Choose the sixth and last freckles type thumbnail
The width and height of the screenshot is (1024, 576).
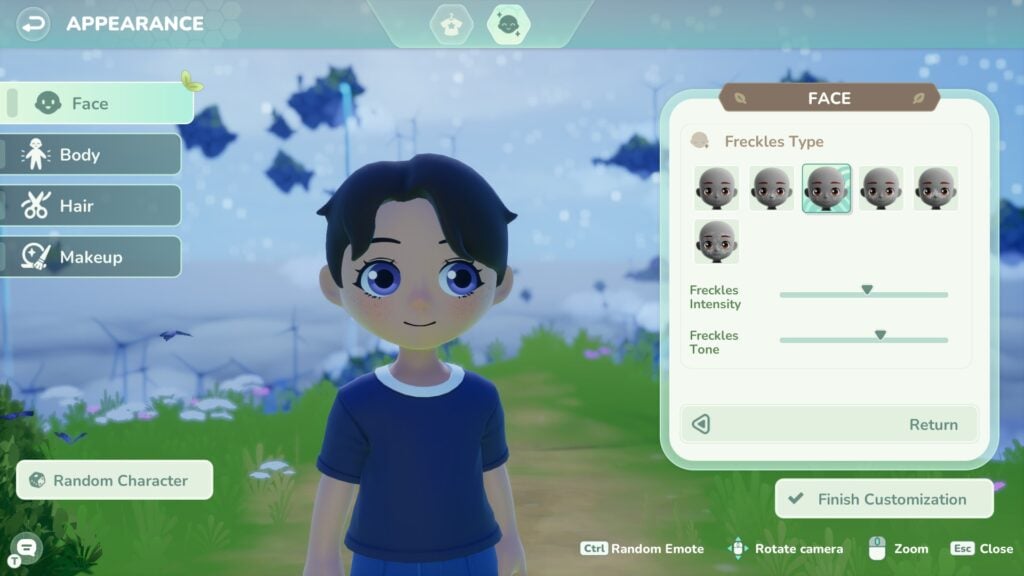(717, 241)
